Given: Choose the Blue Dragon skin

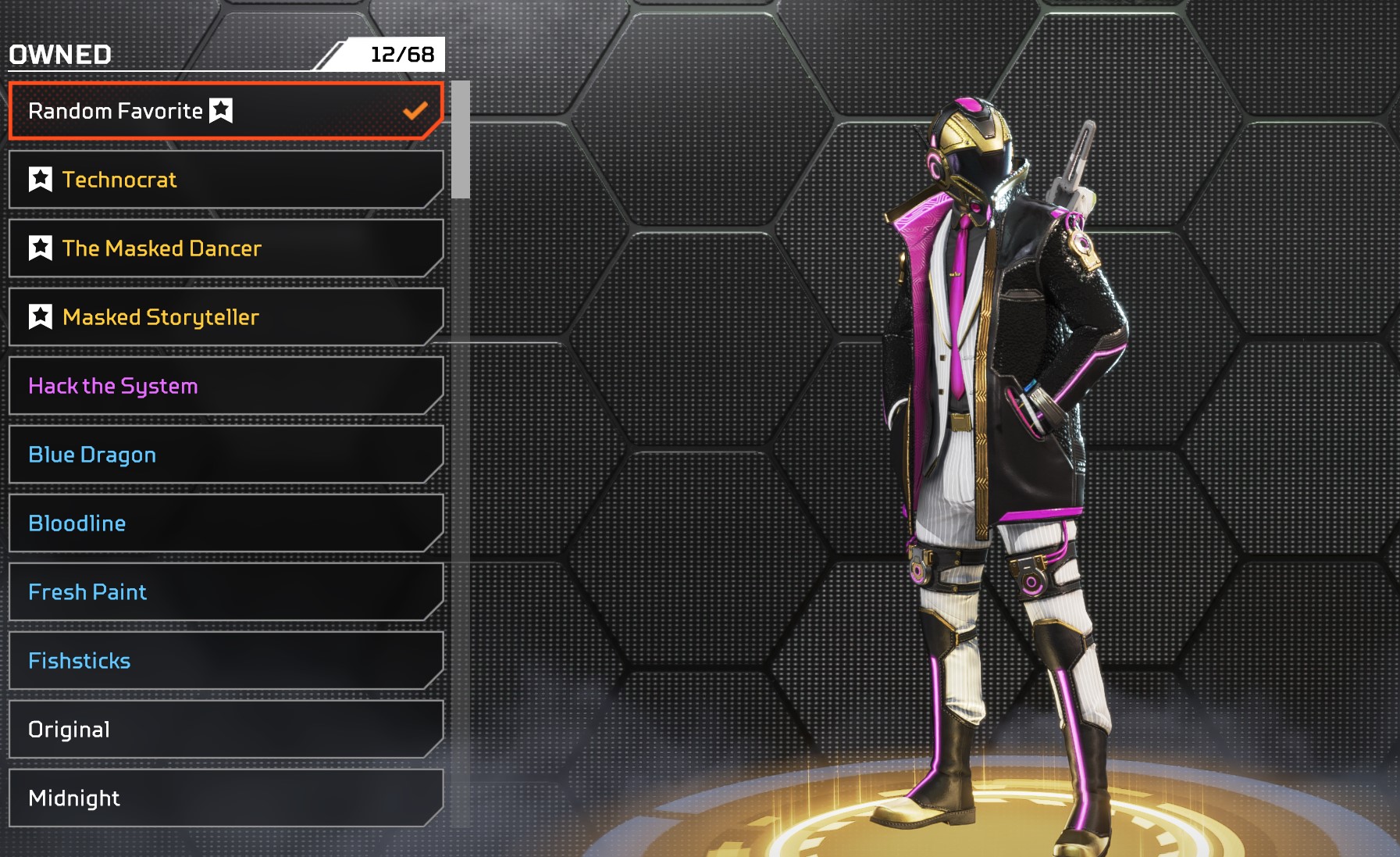Looking at the screenshot, I should tap(226, 455).
